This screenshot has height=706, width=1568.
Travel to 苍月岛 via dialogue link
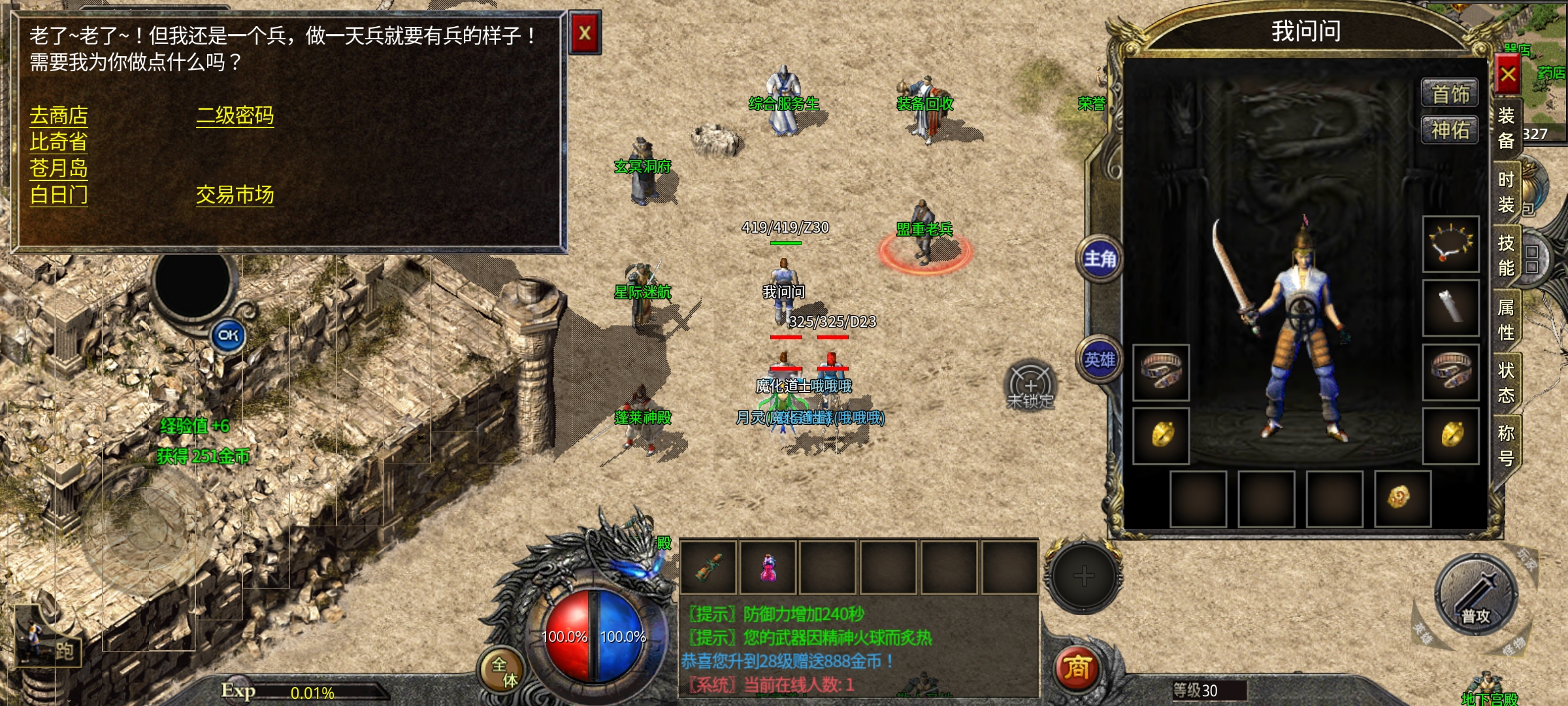click(x=59, y=169)
